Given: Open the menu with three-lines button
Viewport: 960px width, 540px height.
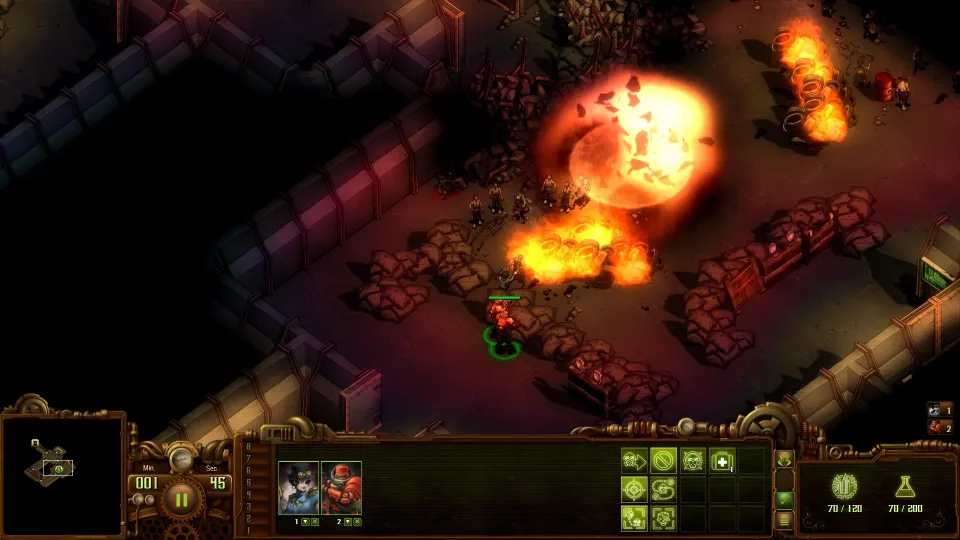Looking at the screenshot, I should click(785, 519).
